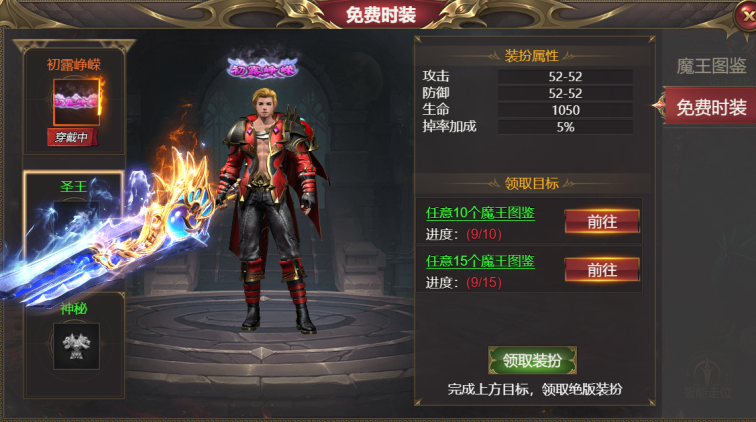756x422 pixels.
Task: Switch to the 魔王图鉴 tab
Action: (x=711, y=66)
